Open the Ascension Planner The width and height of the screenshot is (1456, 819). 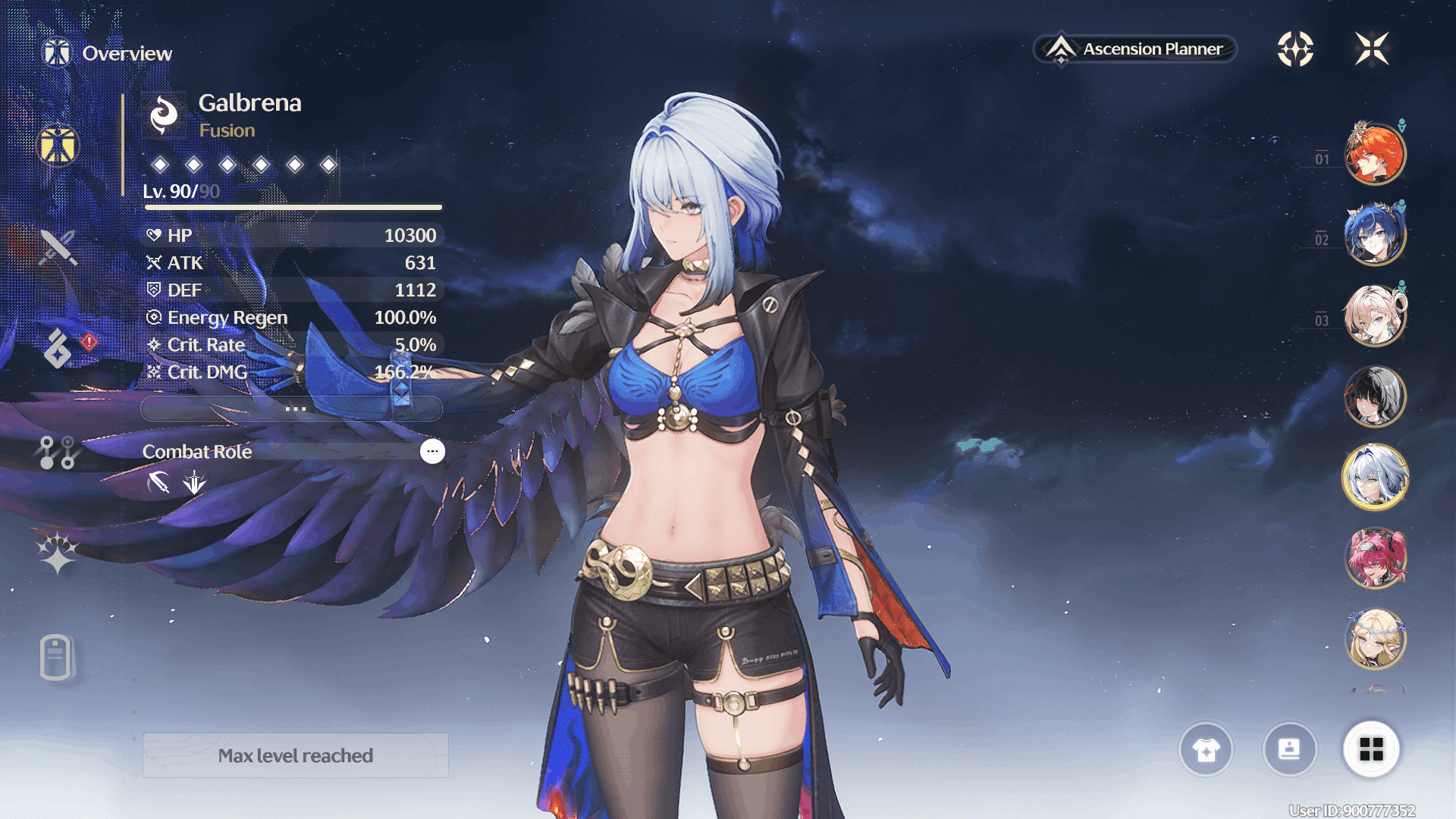[1135, 49]
